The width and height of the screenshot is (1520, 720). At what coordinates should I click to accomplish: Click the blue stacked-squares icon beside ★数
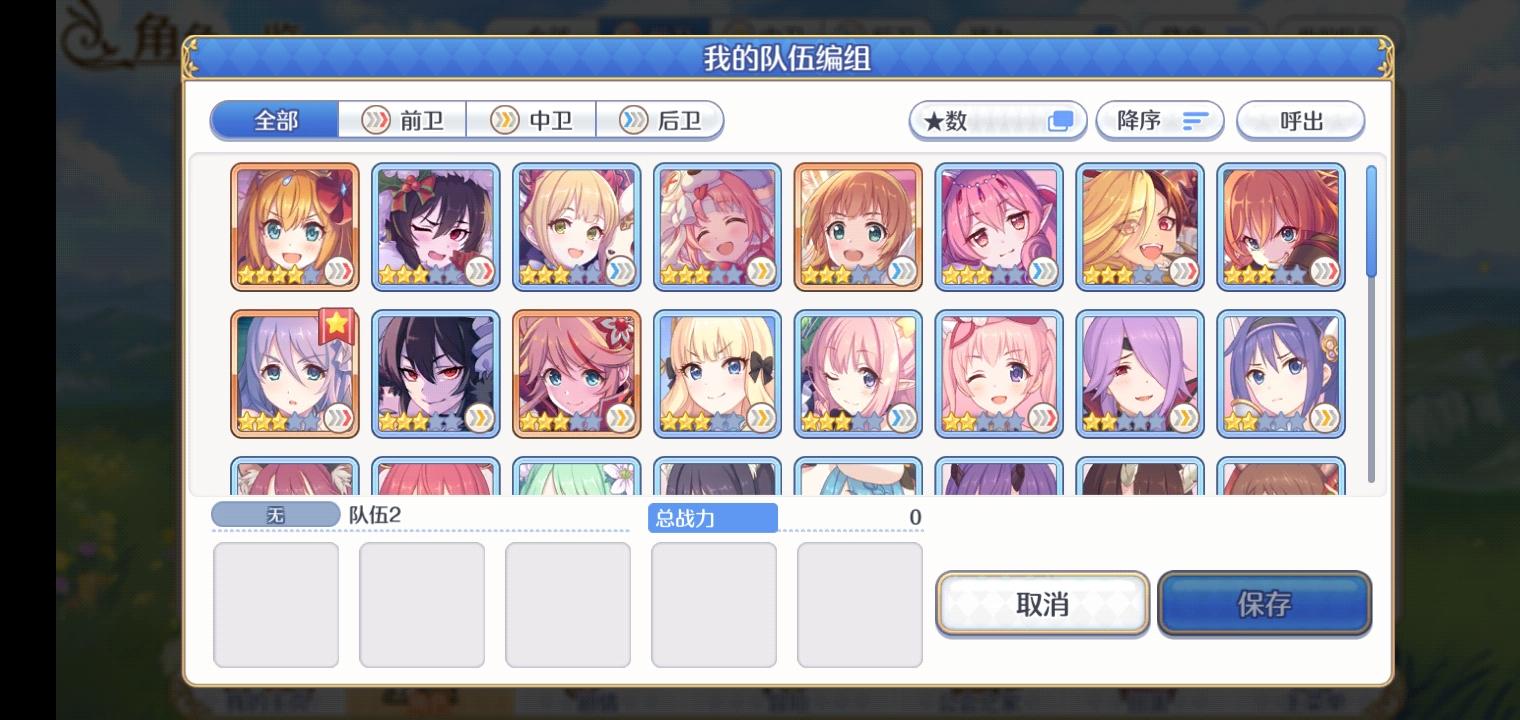[x=1063, y=118]
